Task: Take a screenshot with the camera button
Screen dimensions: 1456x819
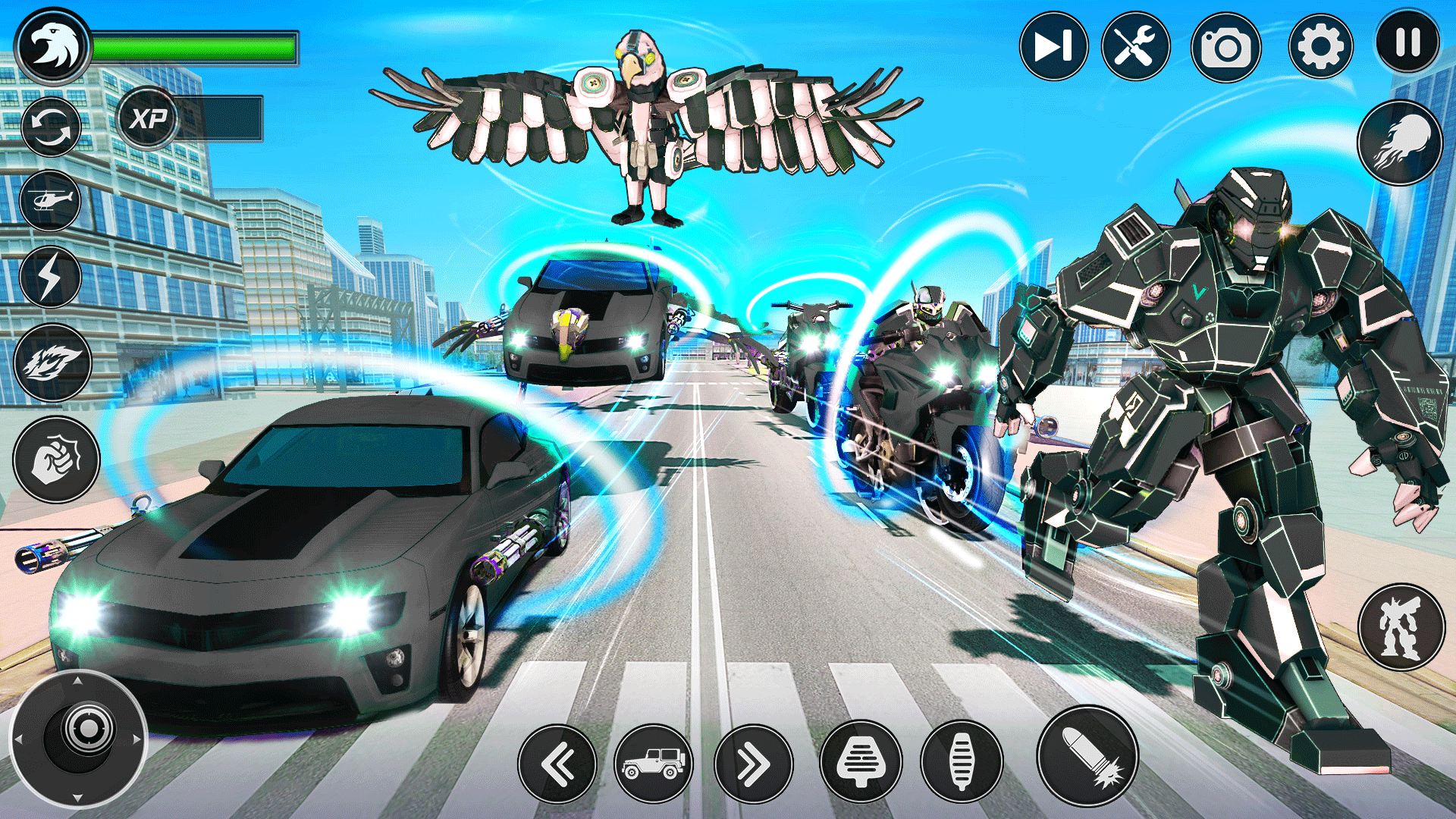Action: pos(1225,48)
